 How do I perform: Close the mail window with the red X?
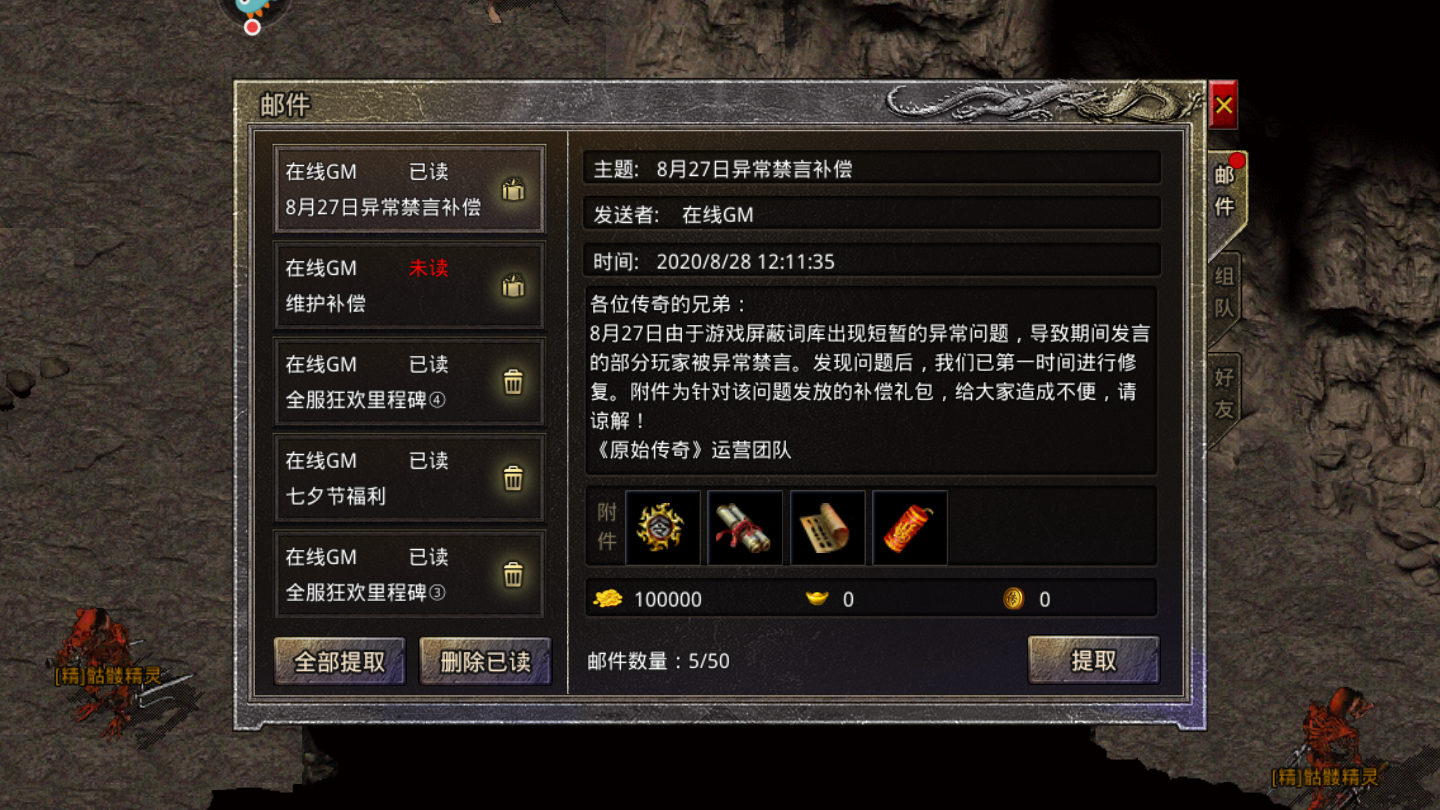(x=1222, y=104)
